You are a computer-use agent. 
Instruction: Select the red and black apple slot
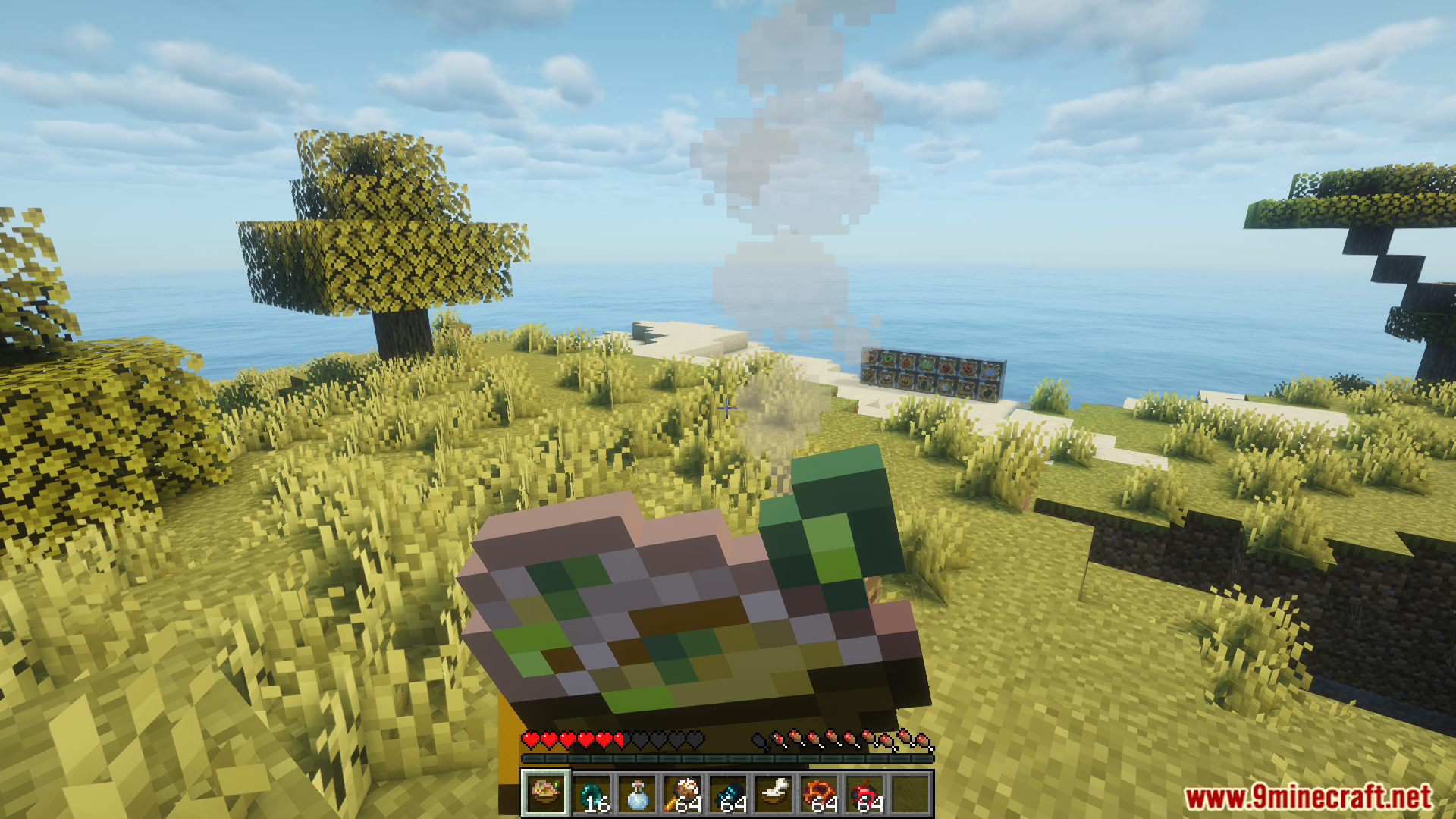pyautogui.click(x=865, y=795)
